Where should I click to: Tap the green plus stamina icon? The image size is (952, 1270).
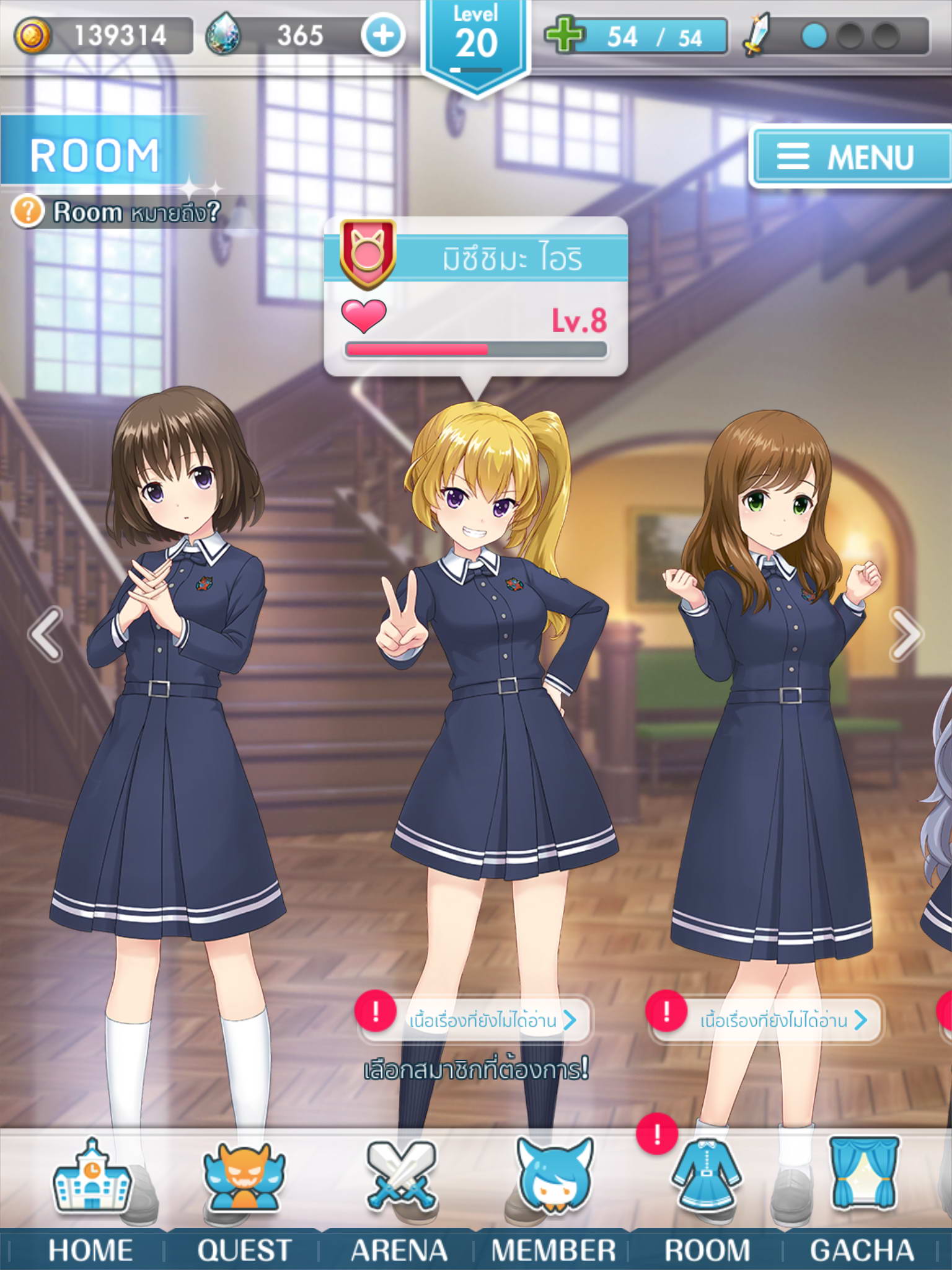pyautogui.click(x=564, y=36)
